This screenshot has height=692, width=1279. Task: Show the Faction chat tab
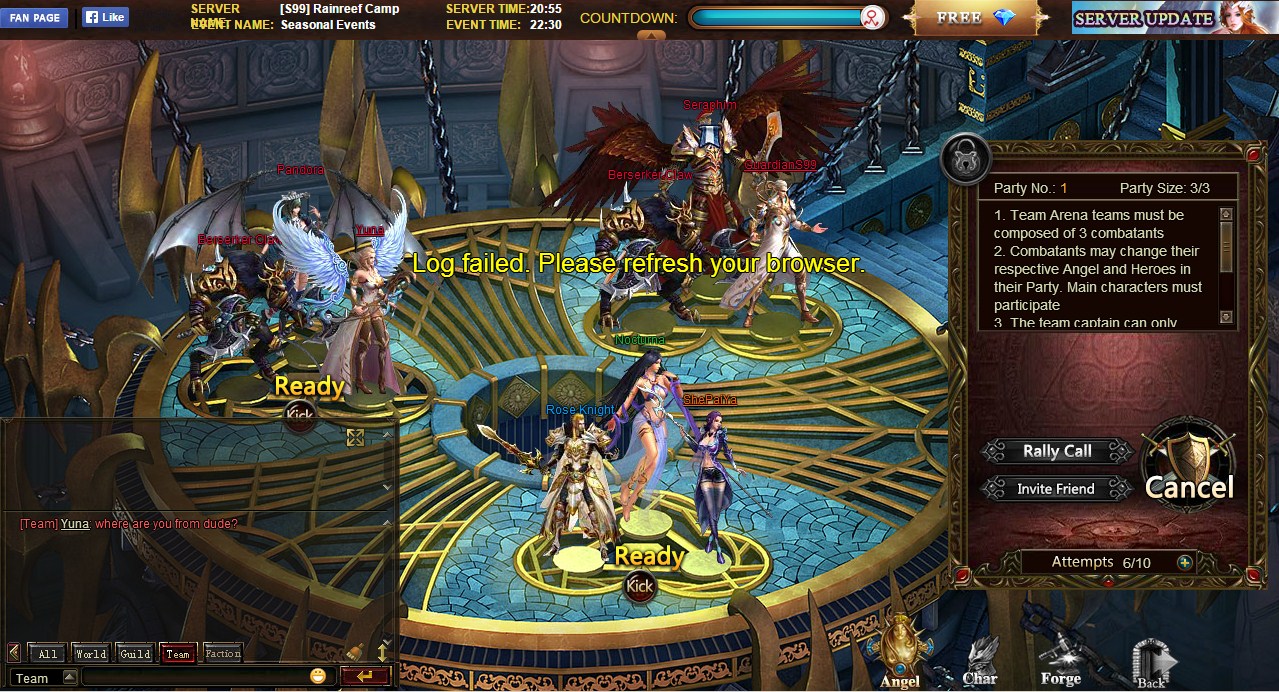coord(222,654)
